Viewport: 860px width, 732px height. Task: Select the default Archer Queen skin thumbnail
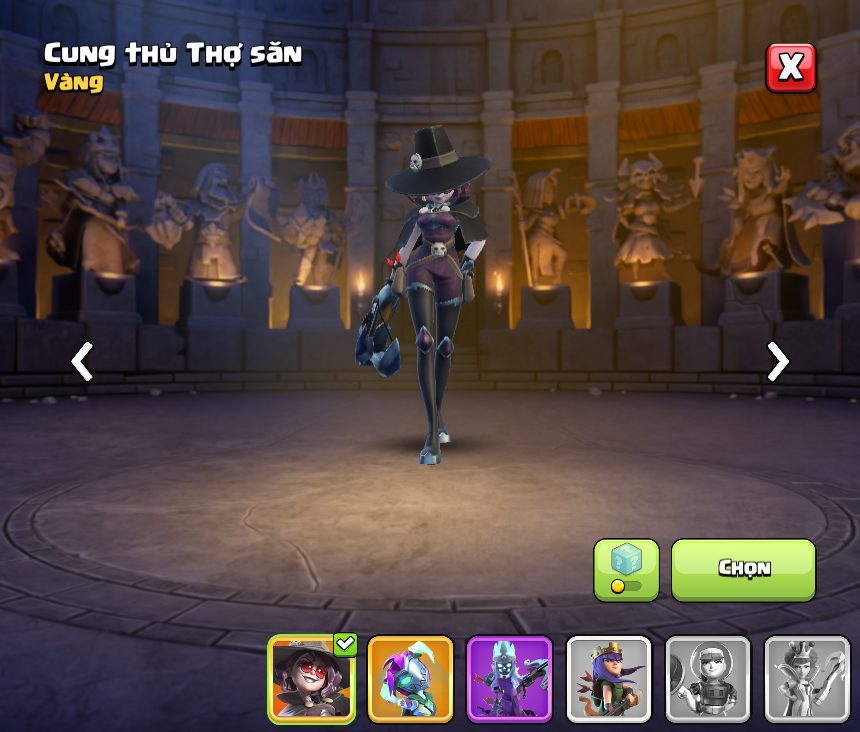(608, 679)
